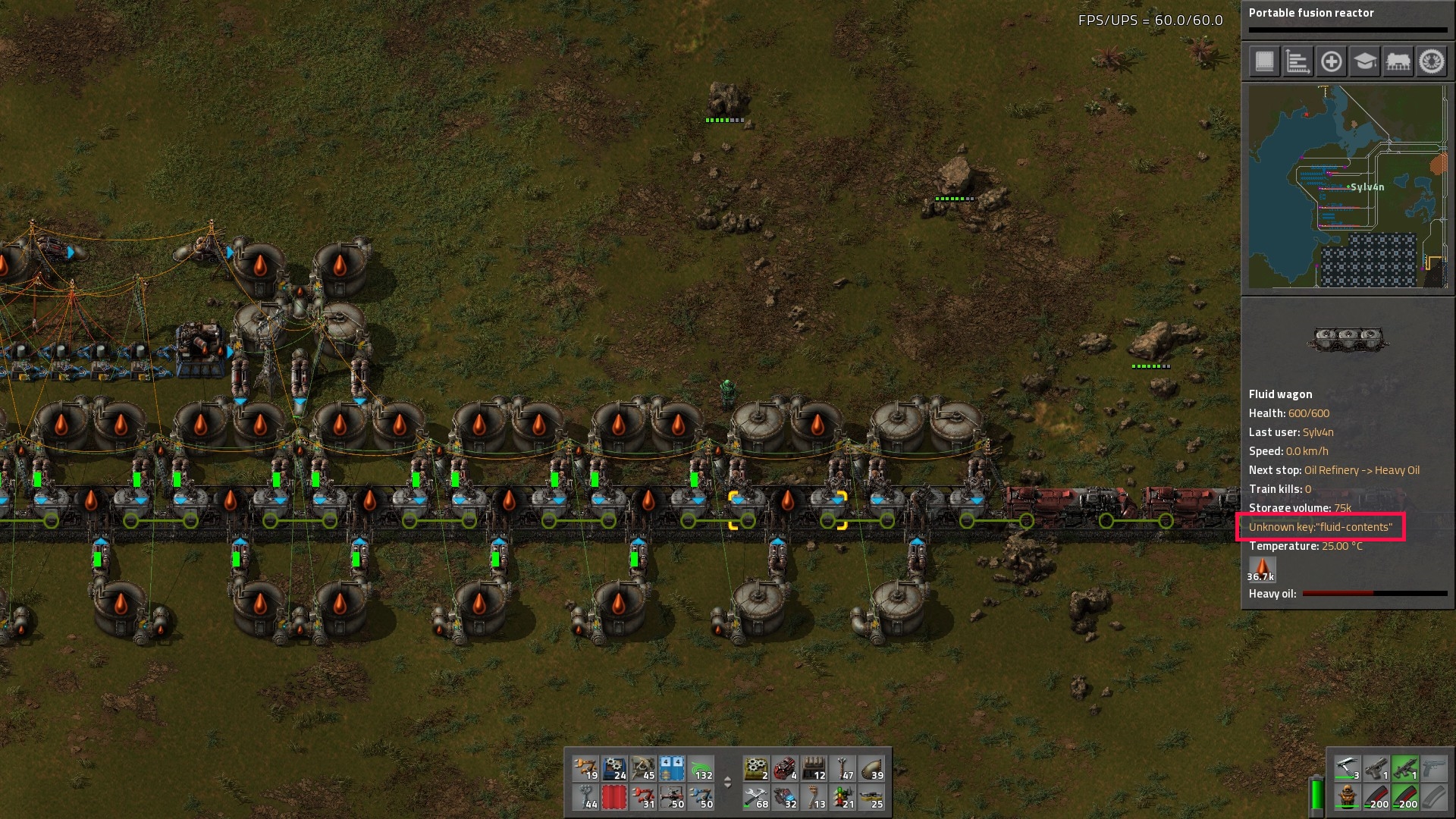Switch hotbar rows with the arrow toggle
The image size is (1456, 819).
coord(728,783)
